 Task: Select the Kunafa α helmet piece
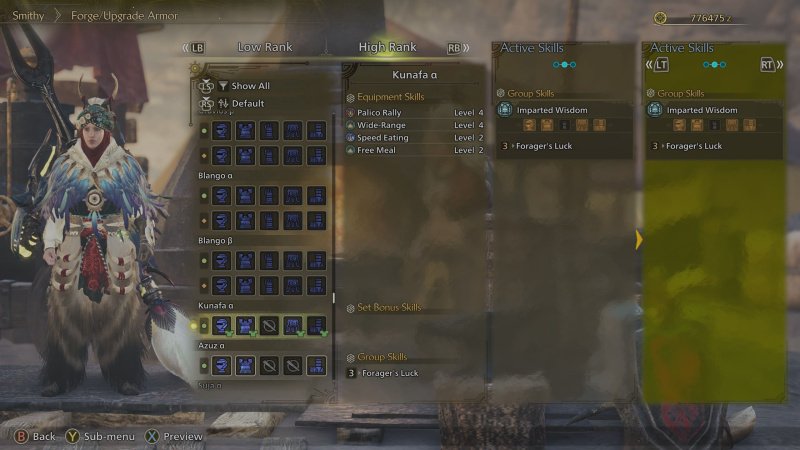pos(221,325)
